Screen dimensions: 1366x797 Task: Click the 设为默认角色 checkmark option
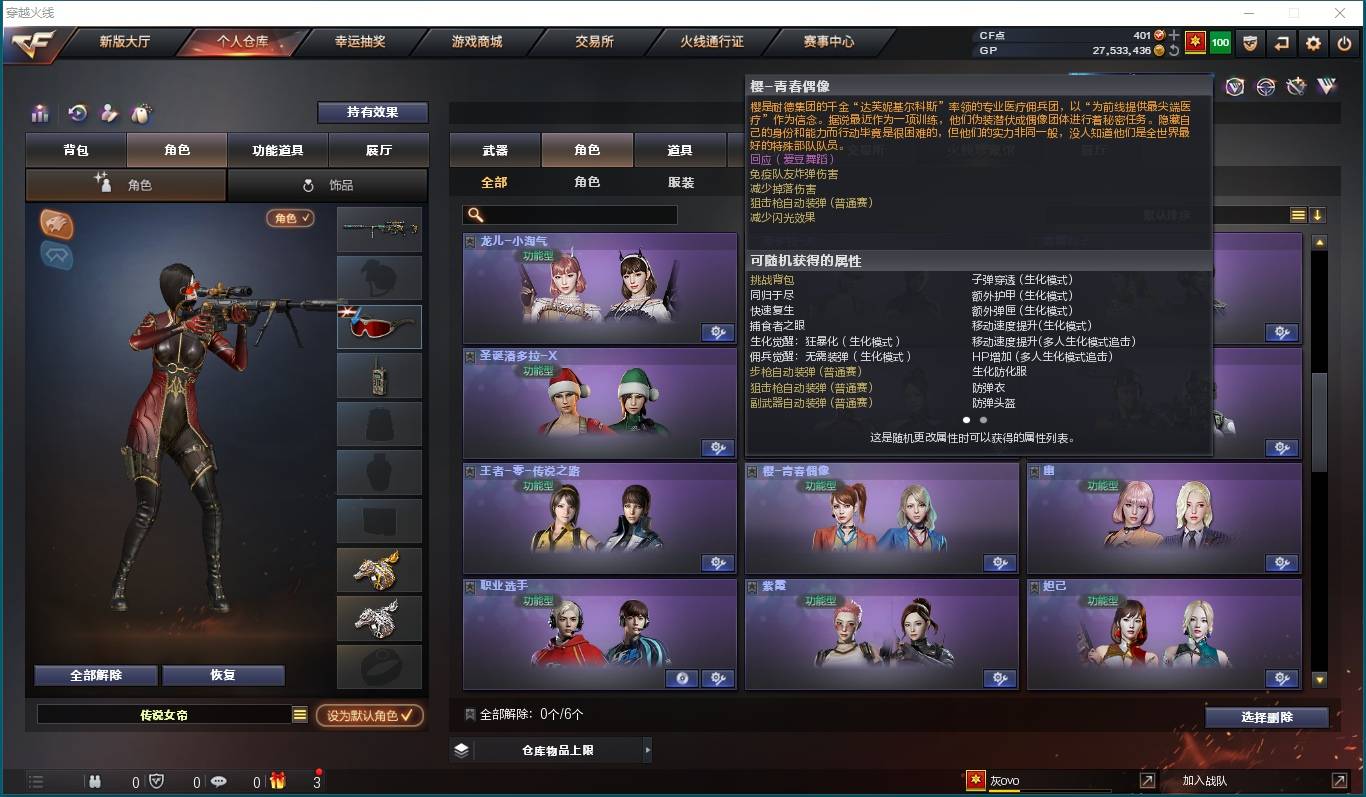(369, 715)
